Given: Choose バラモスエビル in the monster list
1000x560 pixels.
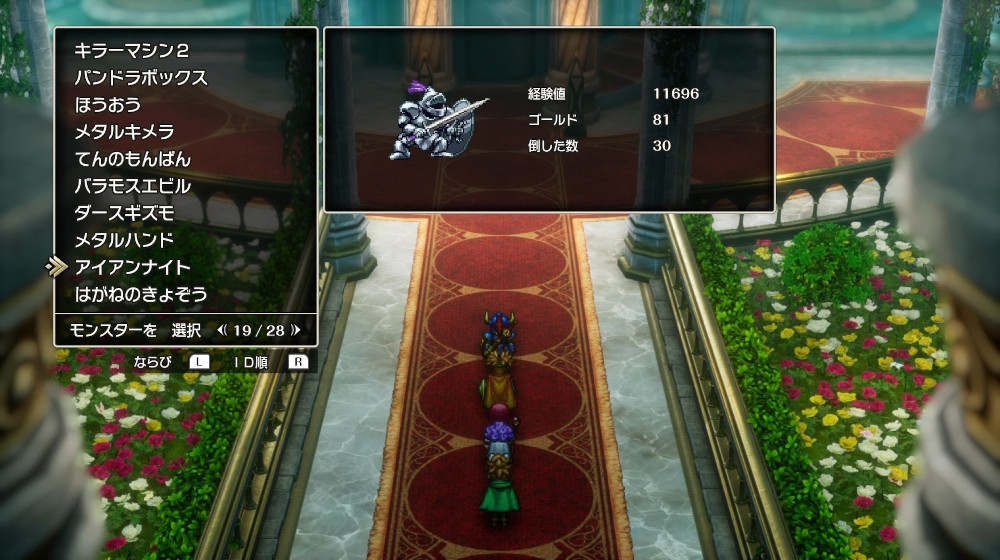Looking at the screenshot, I should pos(132,186).
